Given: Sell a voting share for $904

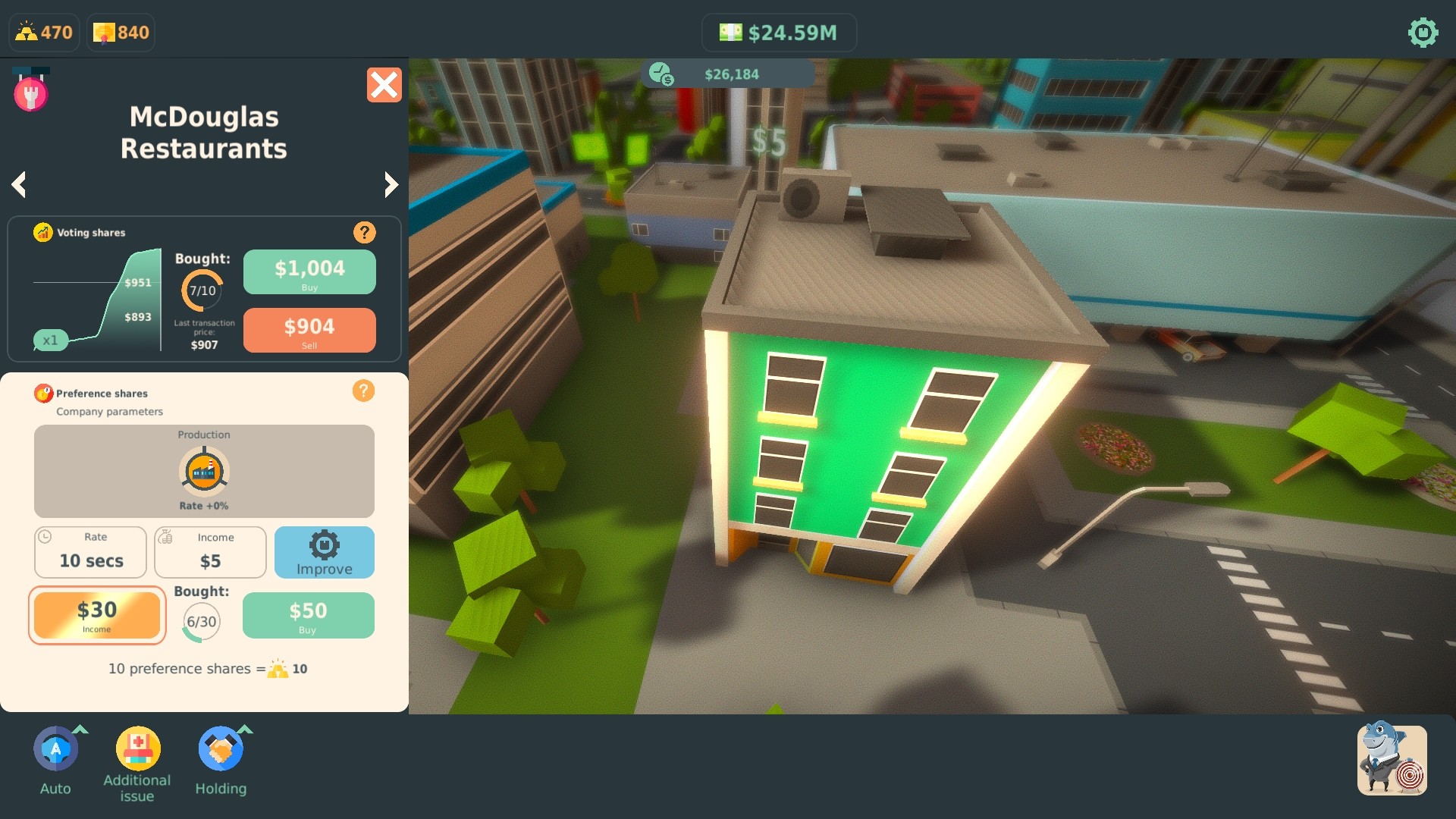Looking at the screenshot, I should pos(309,330).
